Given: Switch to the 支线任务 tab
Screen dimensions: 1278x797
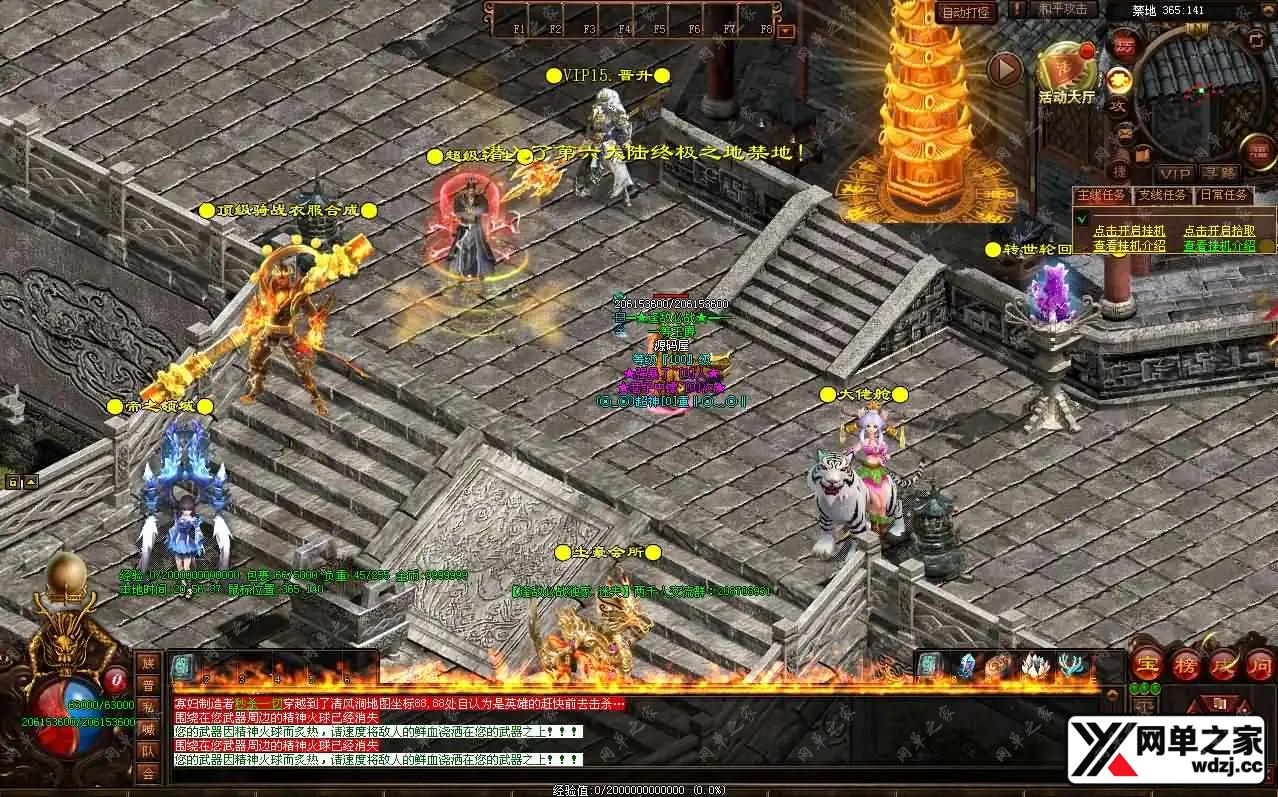Looking at the screenshot, I should [x=1162, y=195].
